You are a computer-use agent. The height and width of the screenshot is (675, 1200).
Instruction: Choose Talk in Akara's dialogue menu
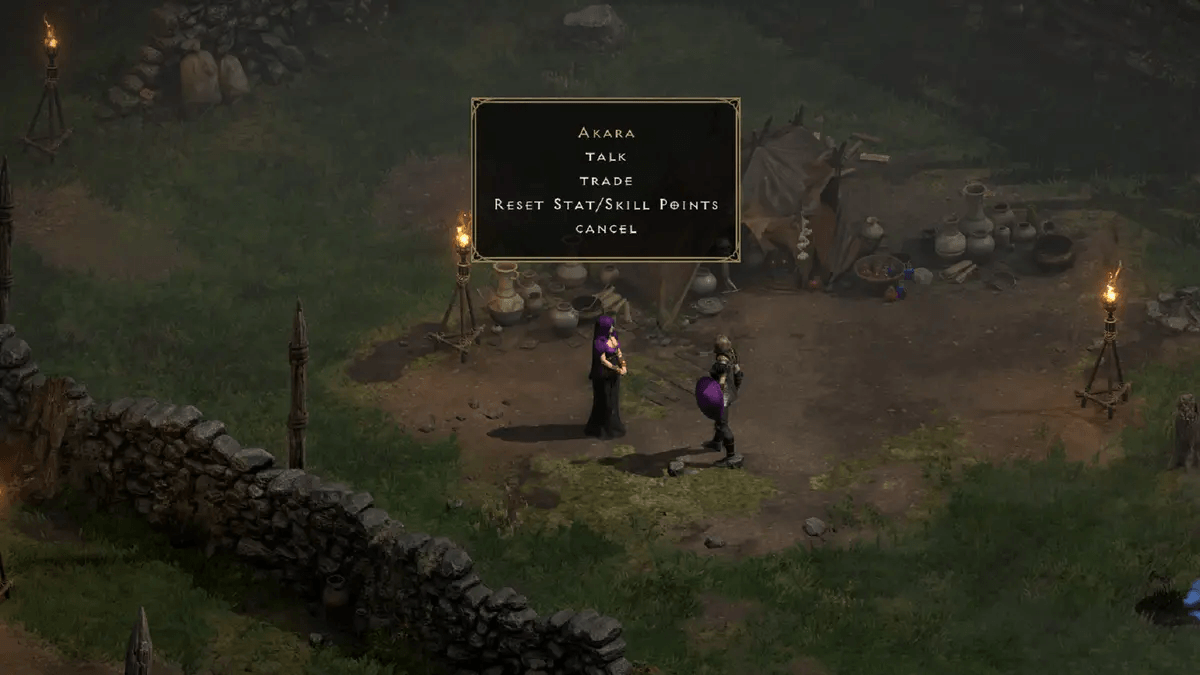[606, 156]
